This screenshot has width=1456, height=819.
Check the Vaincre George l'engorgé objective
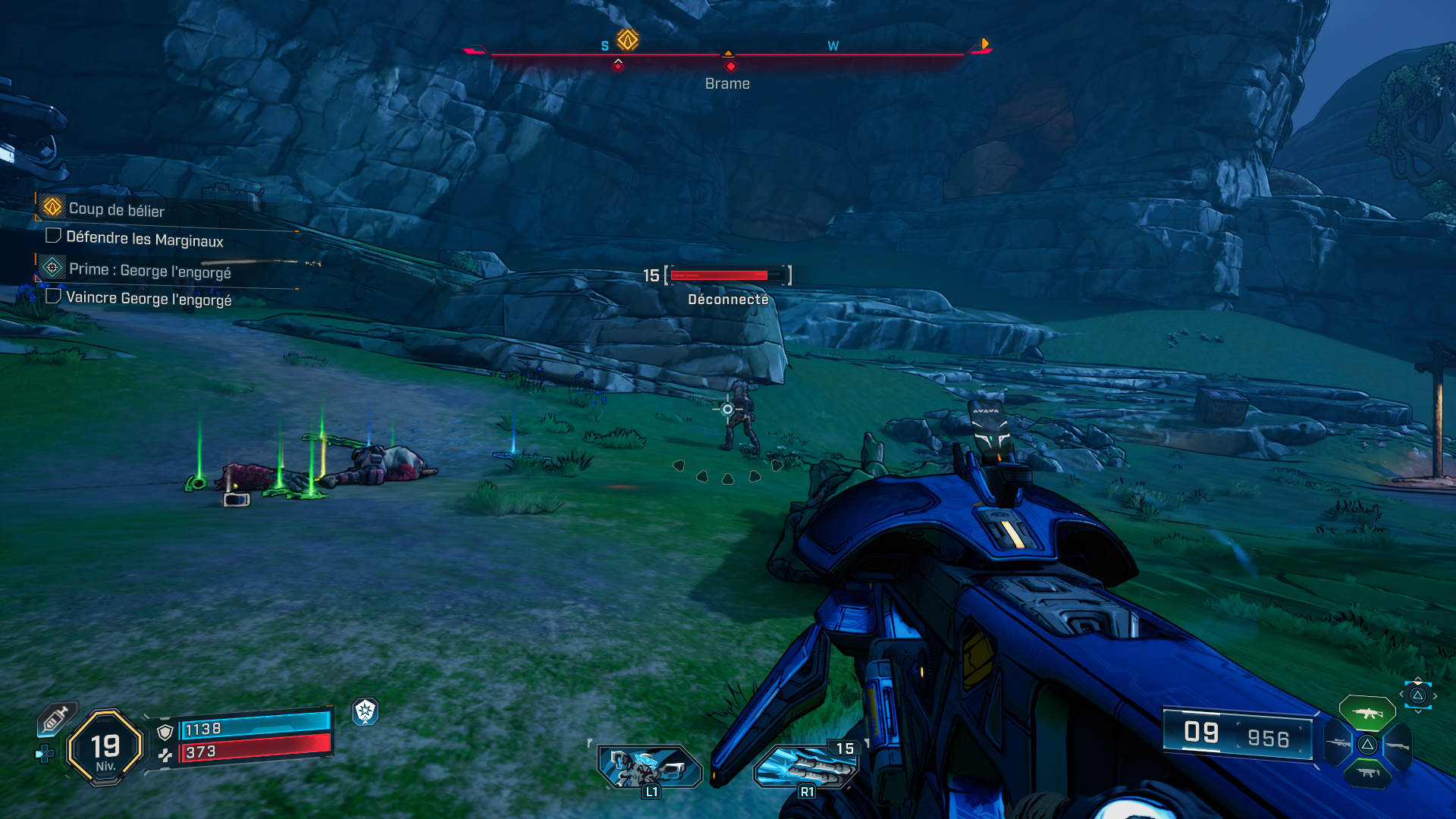point(53,296)
